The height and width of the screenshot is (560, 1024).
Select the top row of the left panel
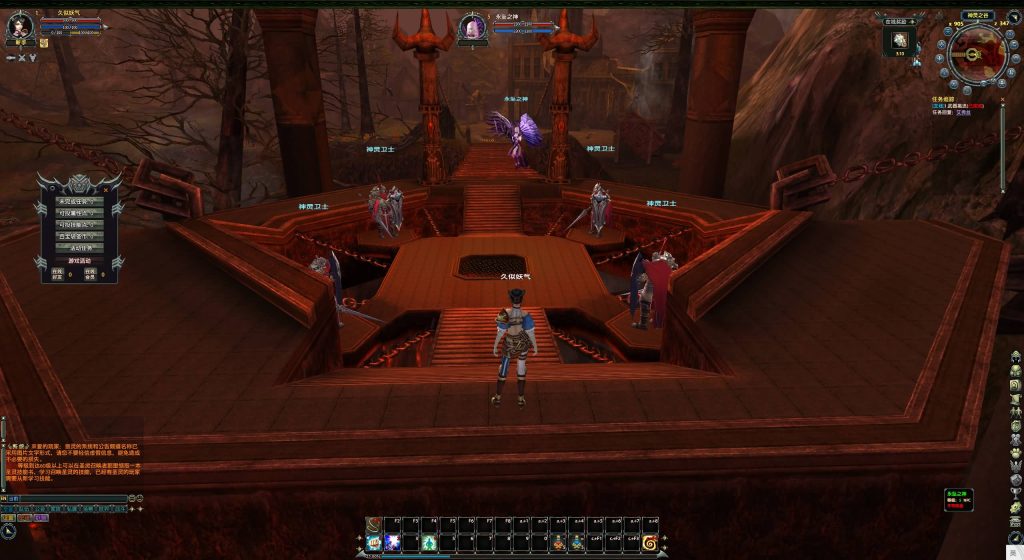(79, 202)
